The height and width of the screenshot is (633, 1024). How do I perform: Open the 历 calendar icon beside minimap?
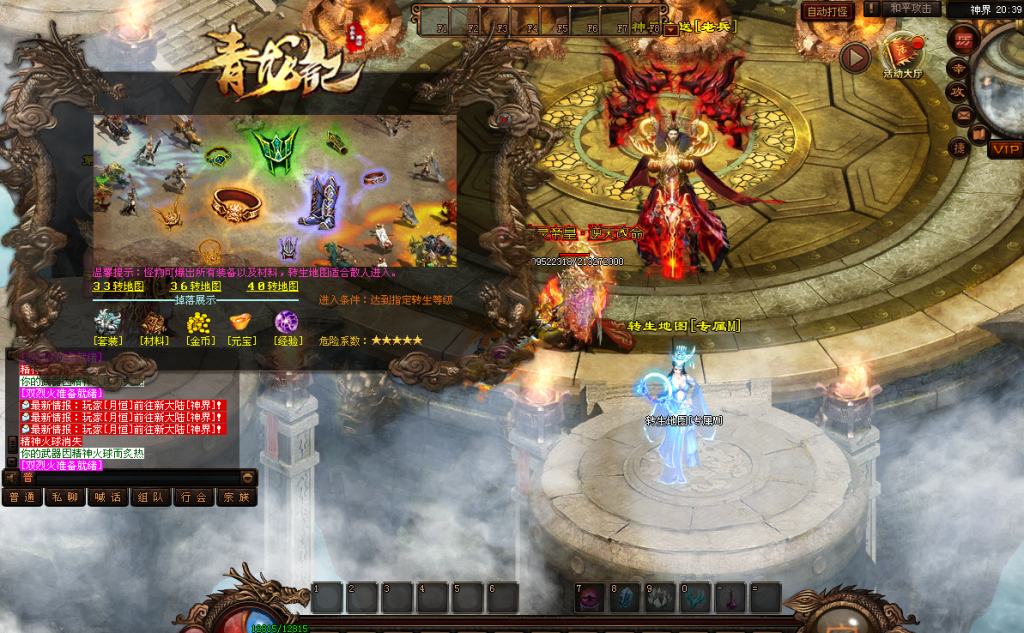964,39
